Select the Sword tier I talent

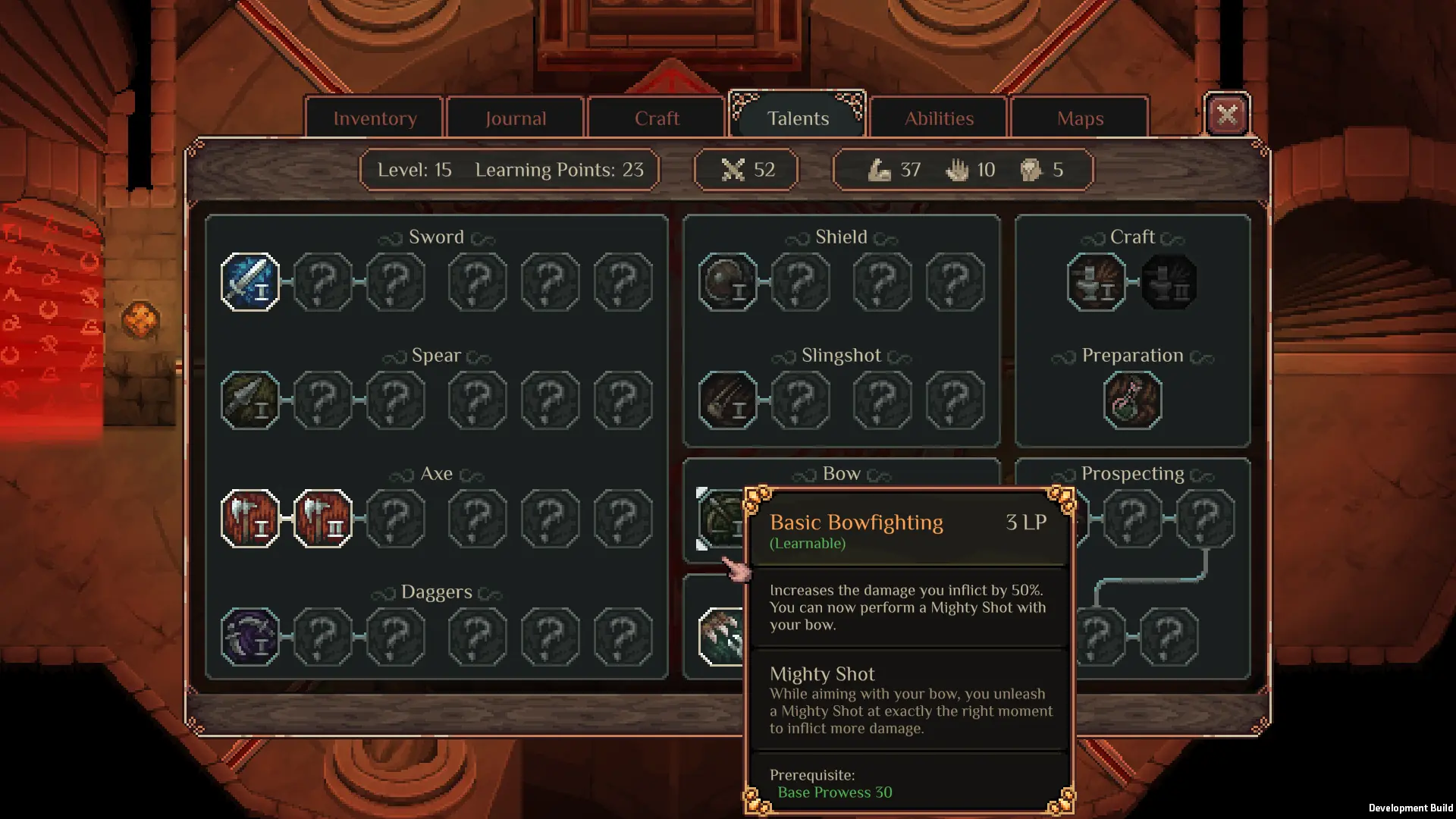pyautogui.click(x=250, y=282)
